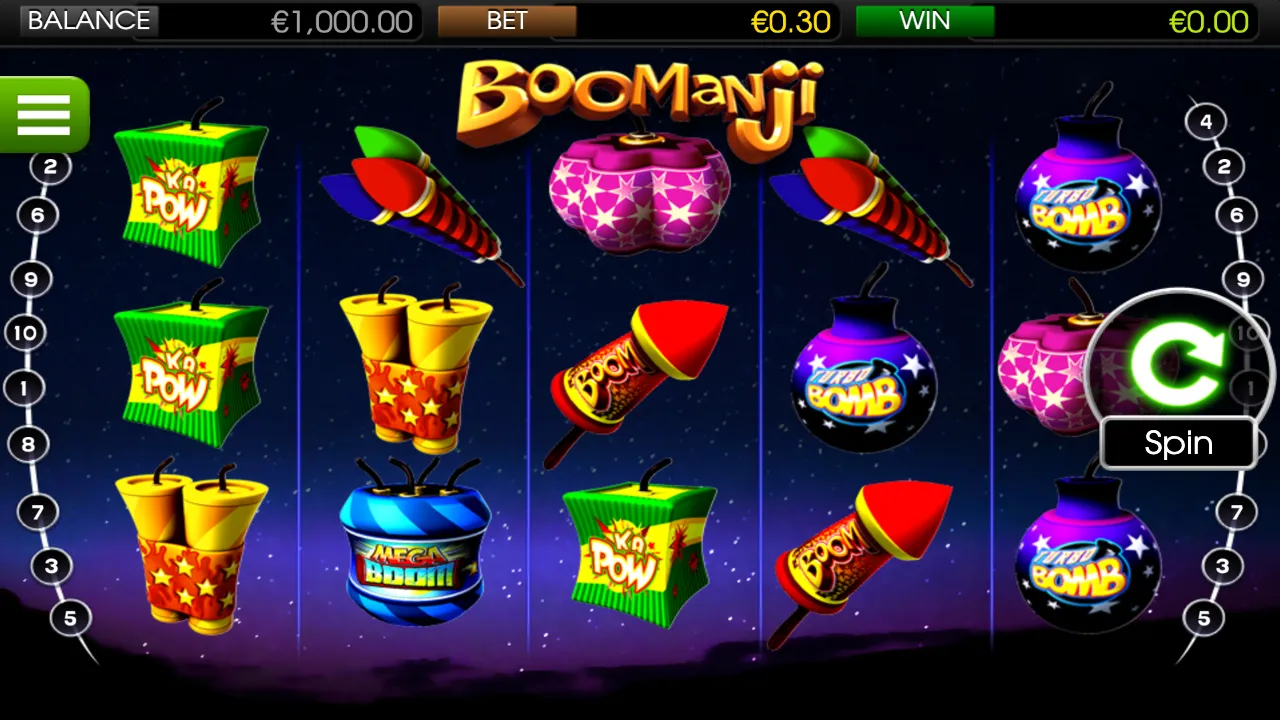This screenshot has width=1280, height=720.
Task: Select payline 4 at the top right
Action: 1205,120
